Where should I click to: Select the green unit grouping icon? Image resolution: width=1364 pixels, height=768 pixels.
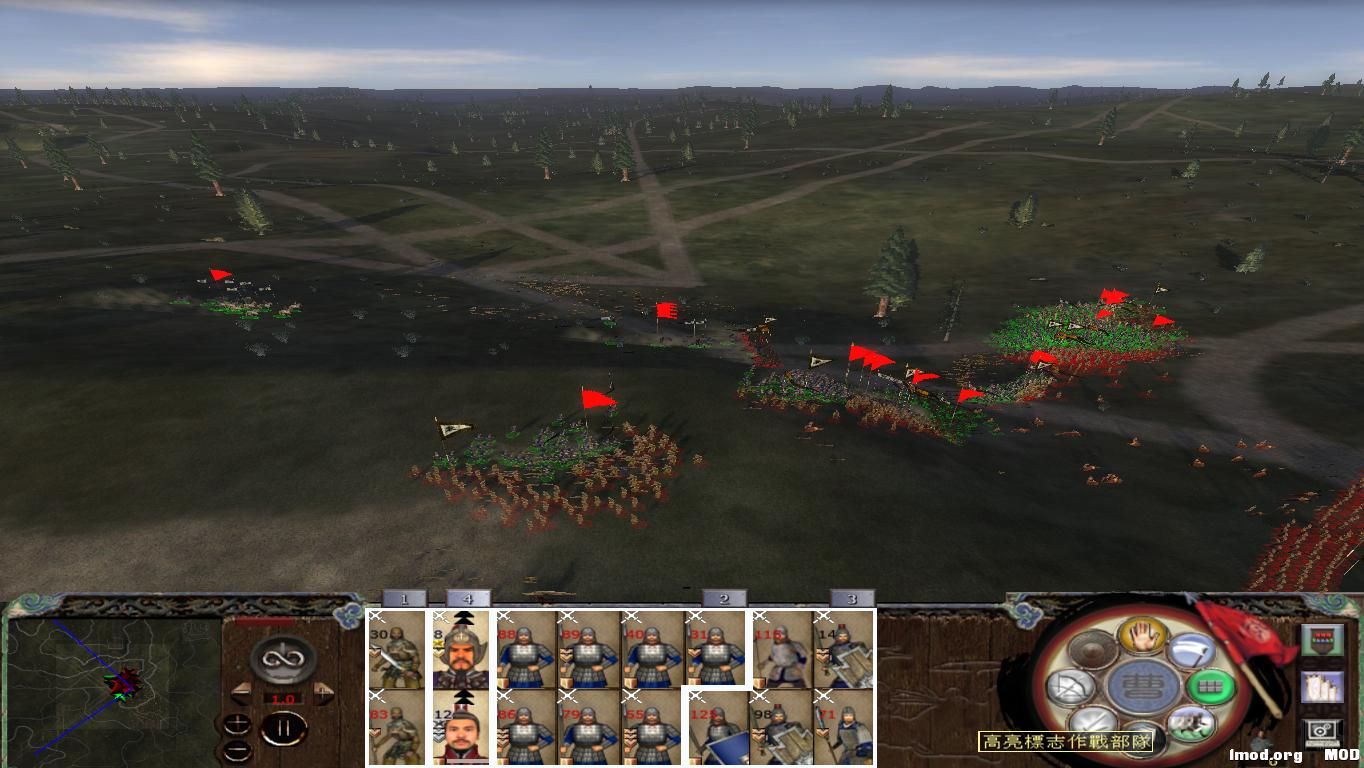coord(1212,686)
